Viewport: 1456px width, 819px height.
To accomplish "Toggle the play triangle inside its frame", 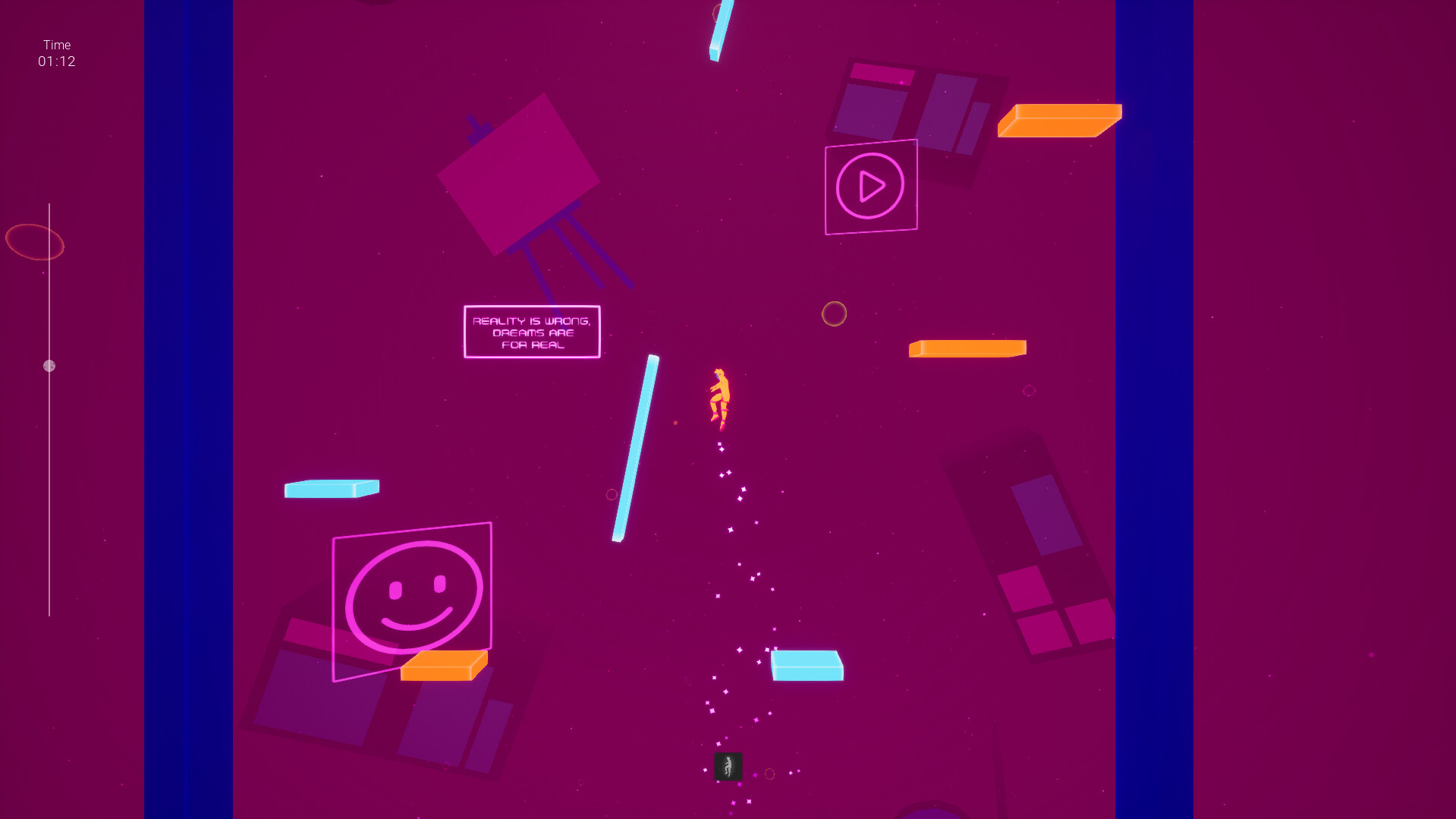I will point(870,185).
